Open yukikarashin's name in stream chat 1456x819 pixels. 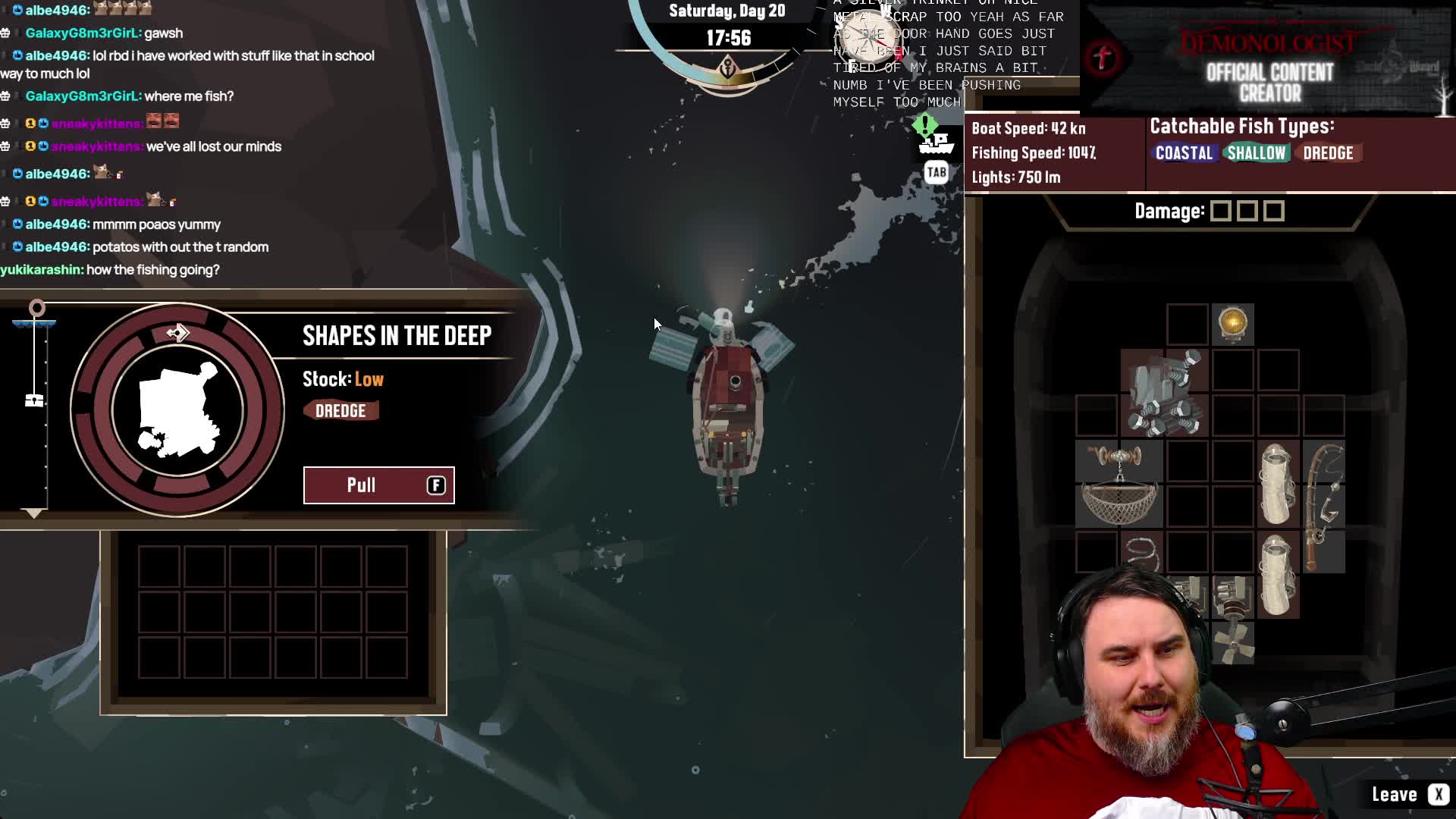point(41,270)
